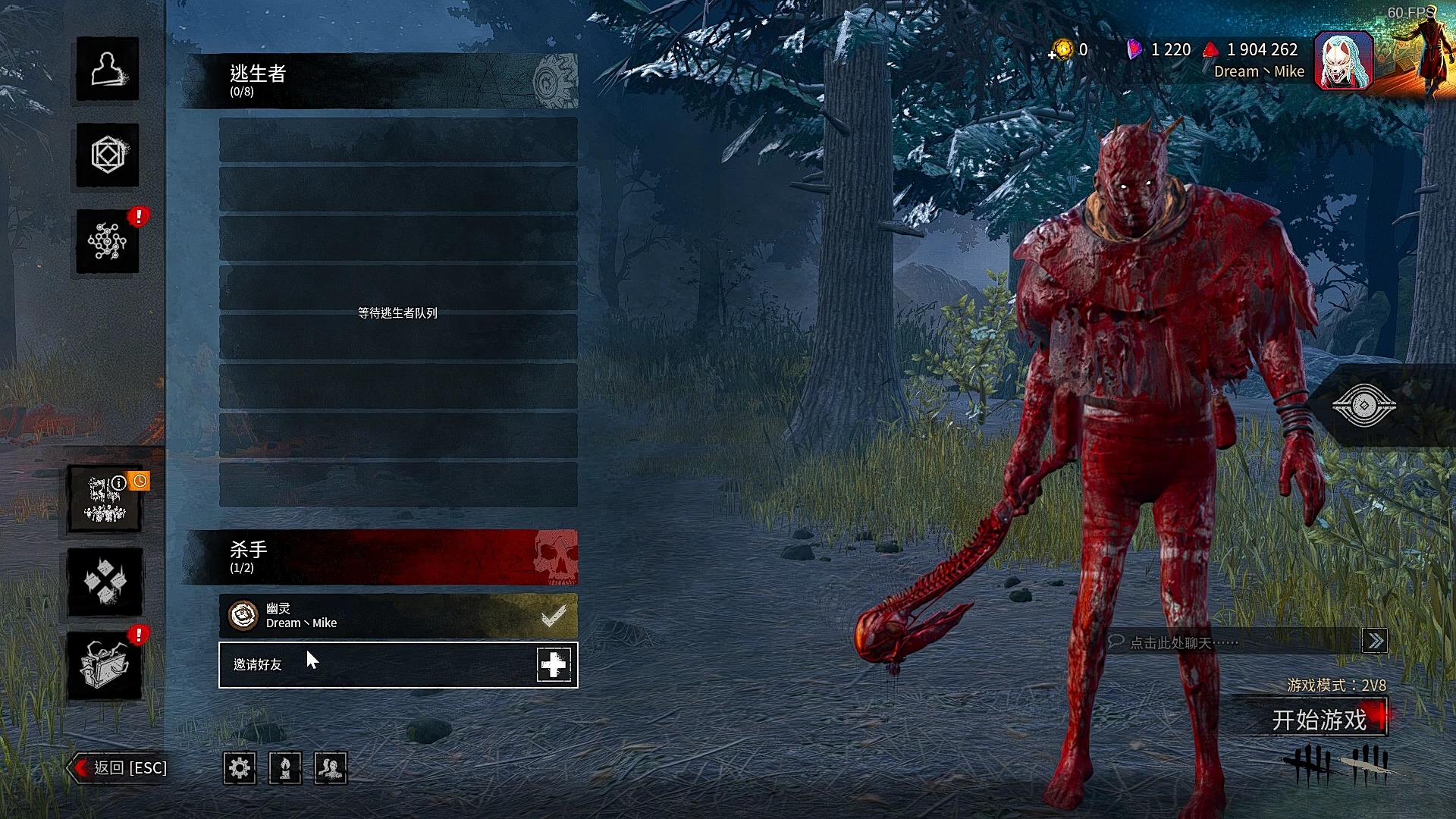The height and width of the screenshot is (819, 1456).
Task: Open the bloodweb node icon
Action: point(107,242)
